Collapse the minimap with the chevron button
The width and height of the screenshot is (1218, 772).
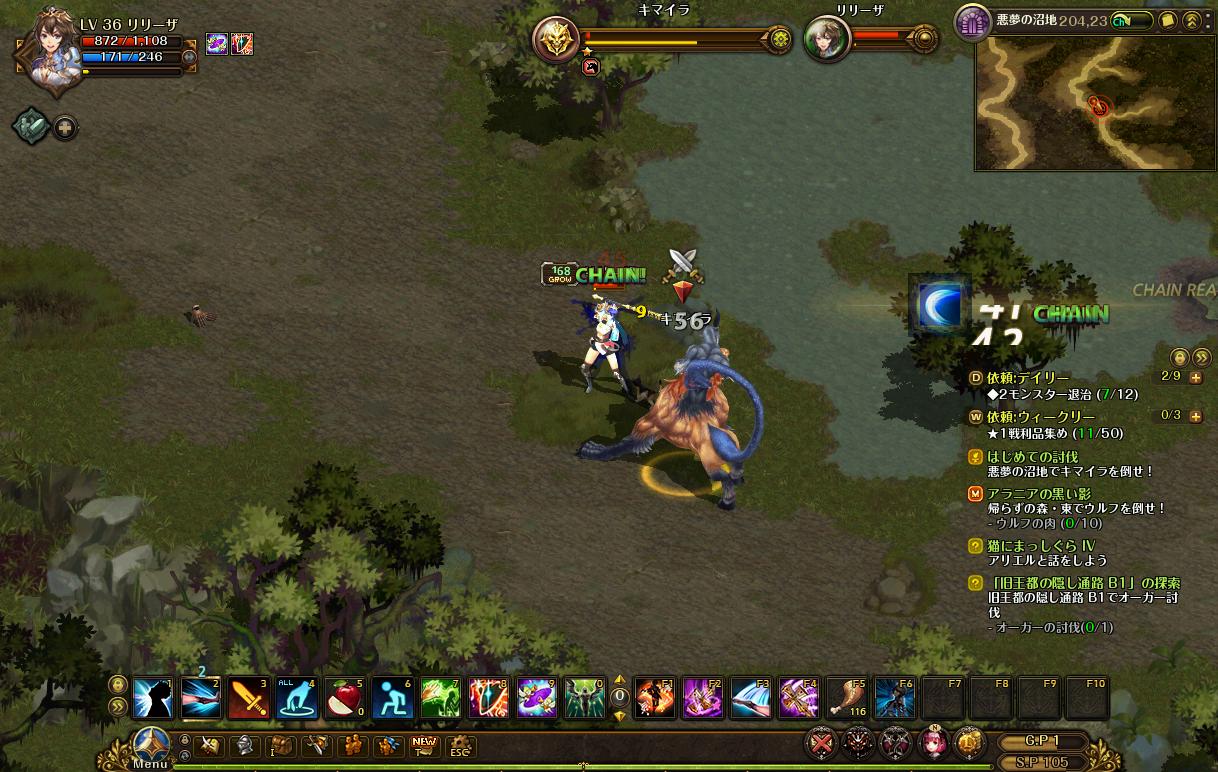click(1191, 20)
